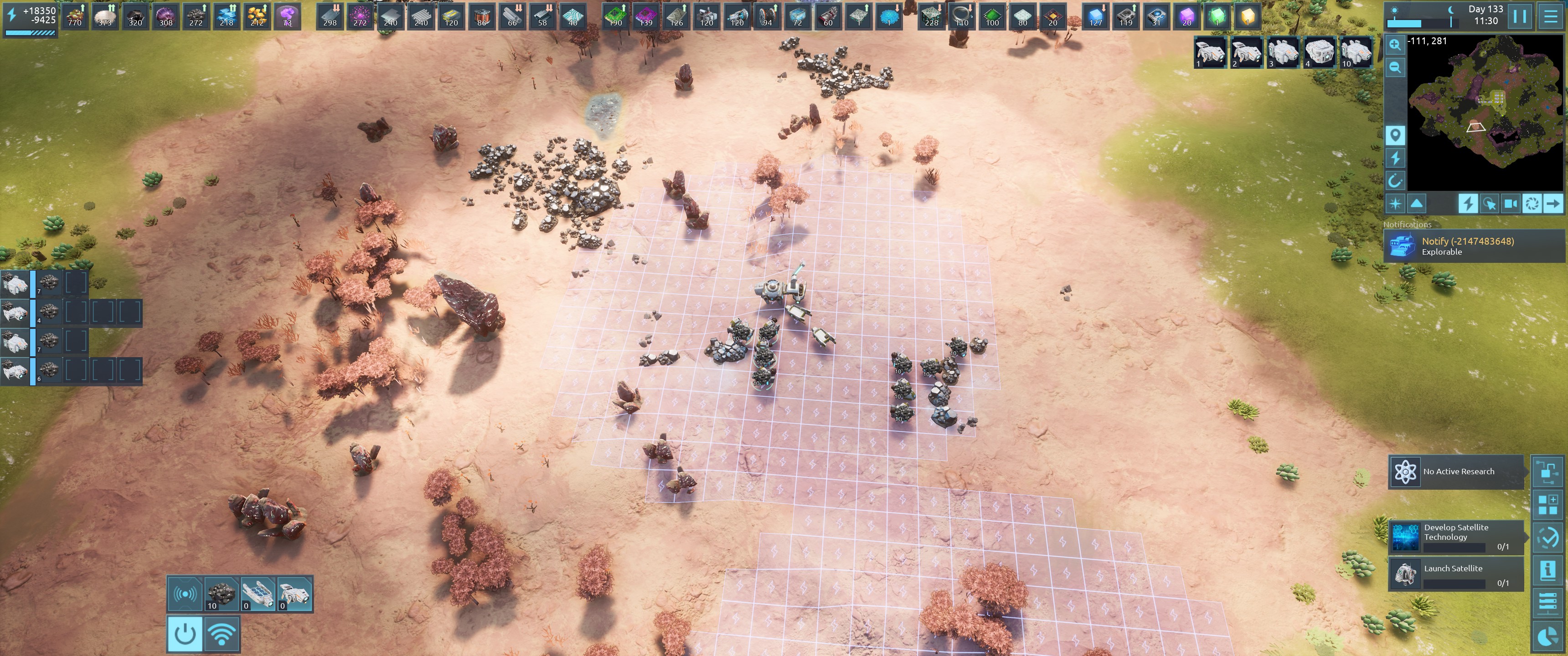Image resolution: width=1568 pixels, height=656 pixels.
Task: Select the Develop Satellite Technology objective
Action: point(1456,537)
